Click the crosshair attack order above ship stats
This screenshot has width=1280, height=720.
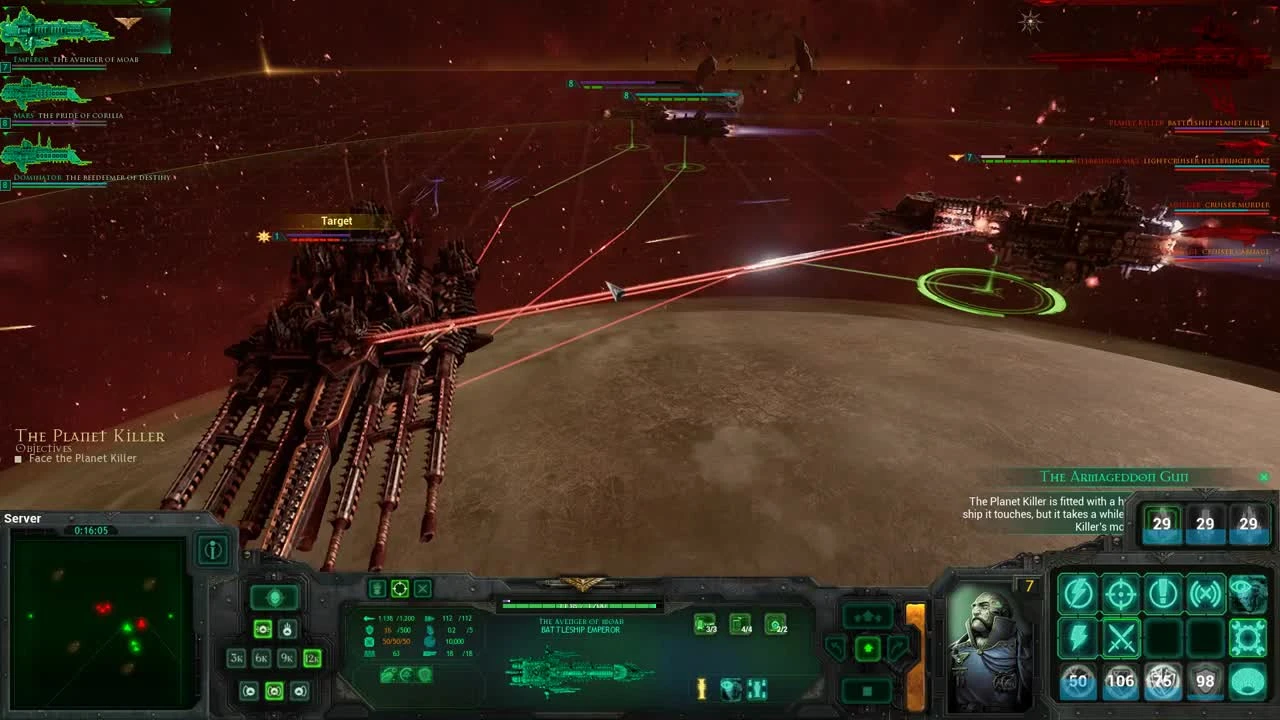coord(400,589)
